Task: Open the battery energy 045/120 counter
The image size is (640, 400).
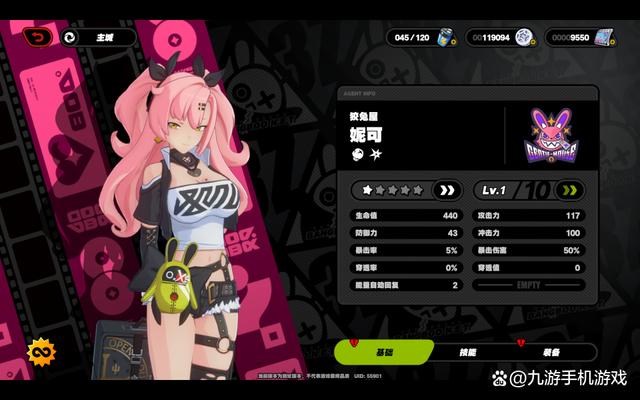Action: coord(421,37)
